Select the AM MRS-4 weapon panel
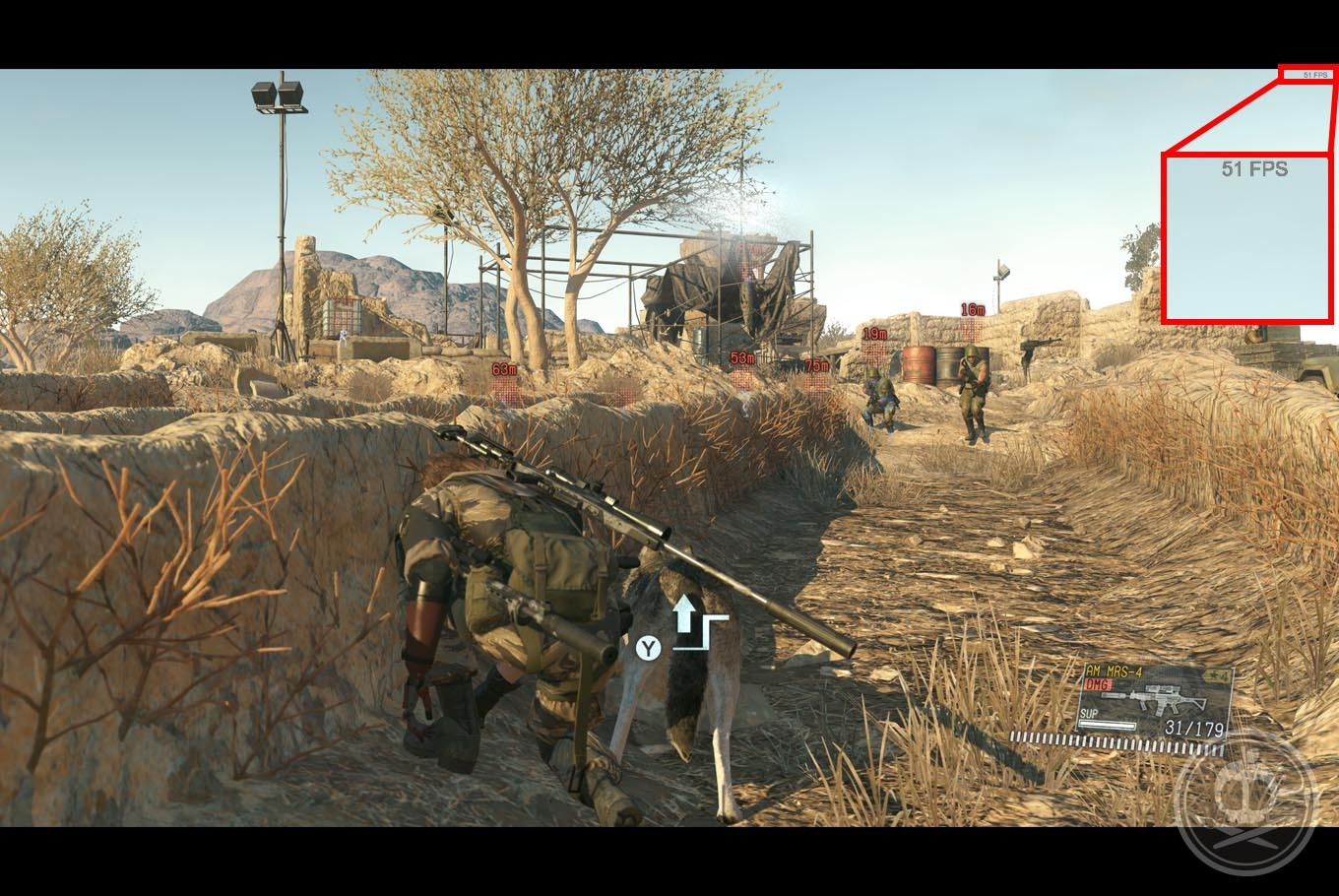Screen dimensions: 1339x896 (x=1155, y=701)
